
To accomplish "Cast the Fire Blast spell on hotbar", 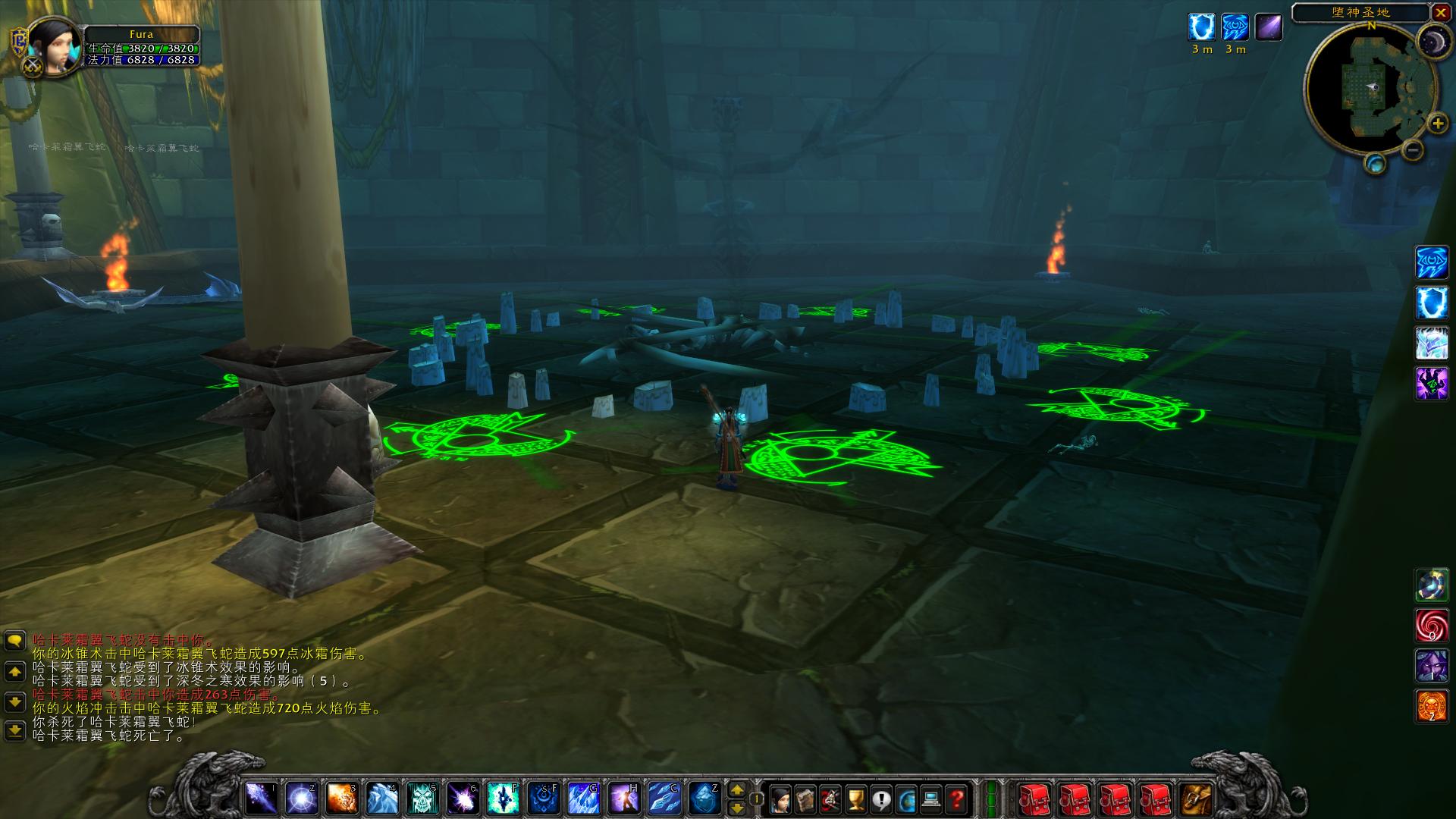I will coord(341,798).
